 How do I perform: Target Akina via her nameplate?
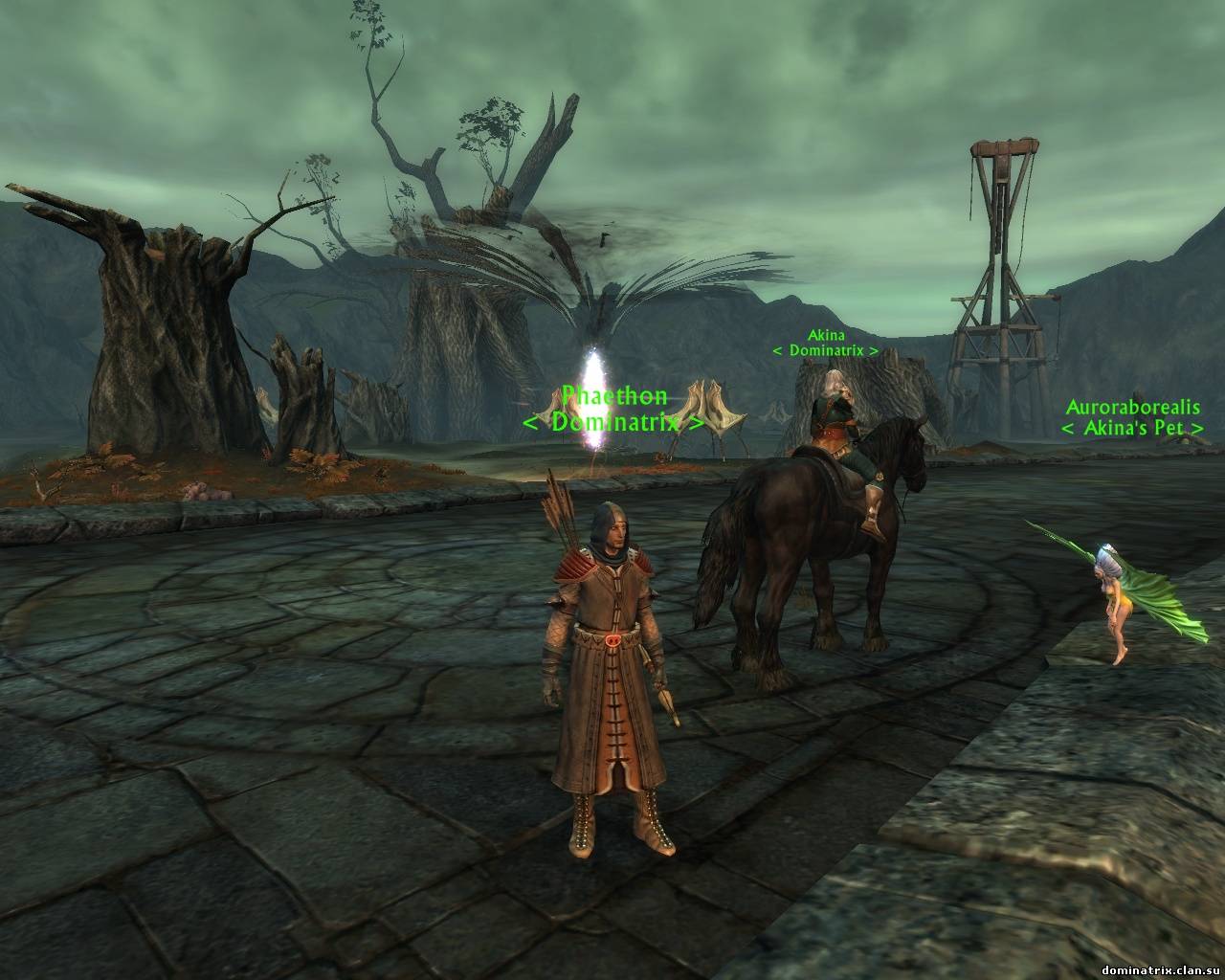pyautogui.click(x=825, y=336)
